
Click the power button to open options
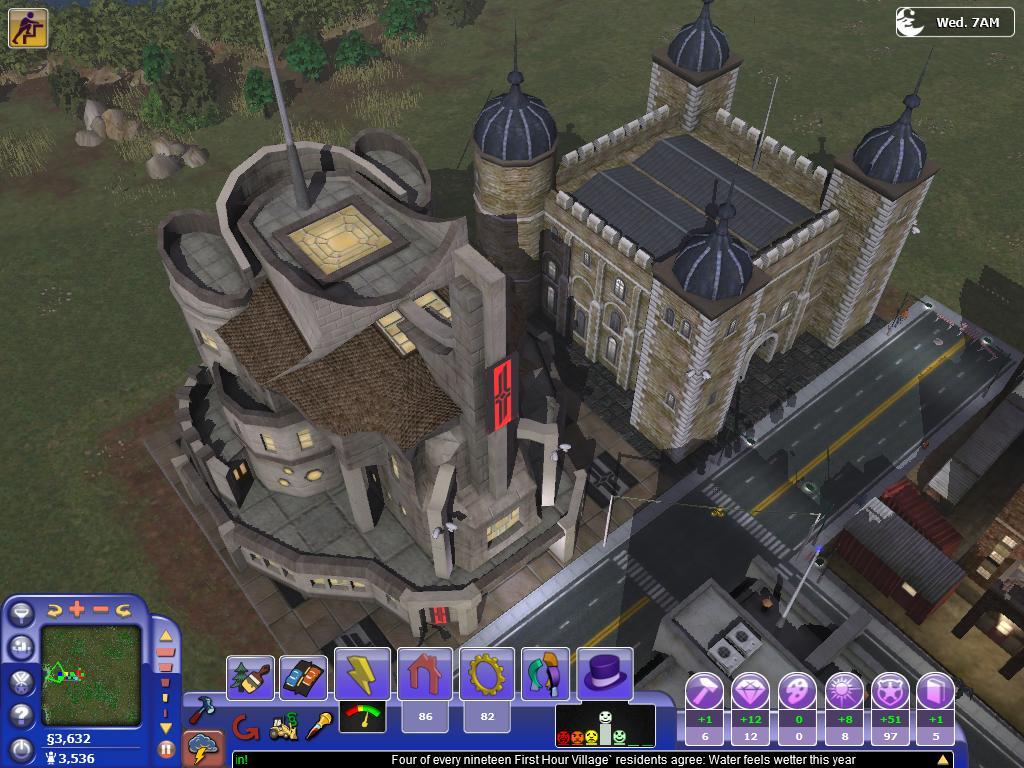[x=21, y=749]
